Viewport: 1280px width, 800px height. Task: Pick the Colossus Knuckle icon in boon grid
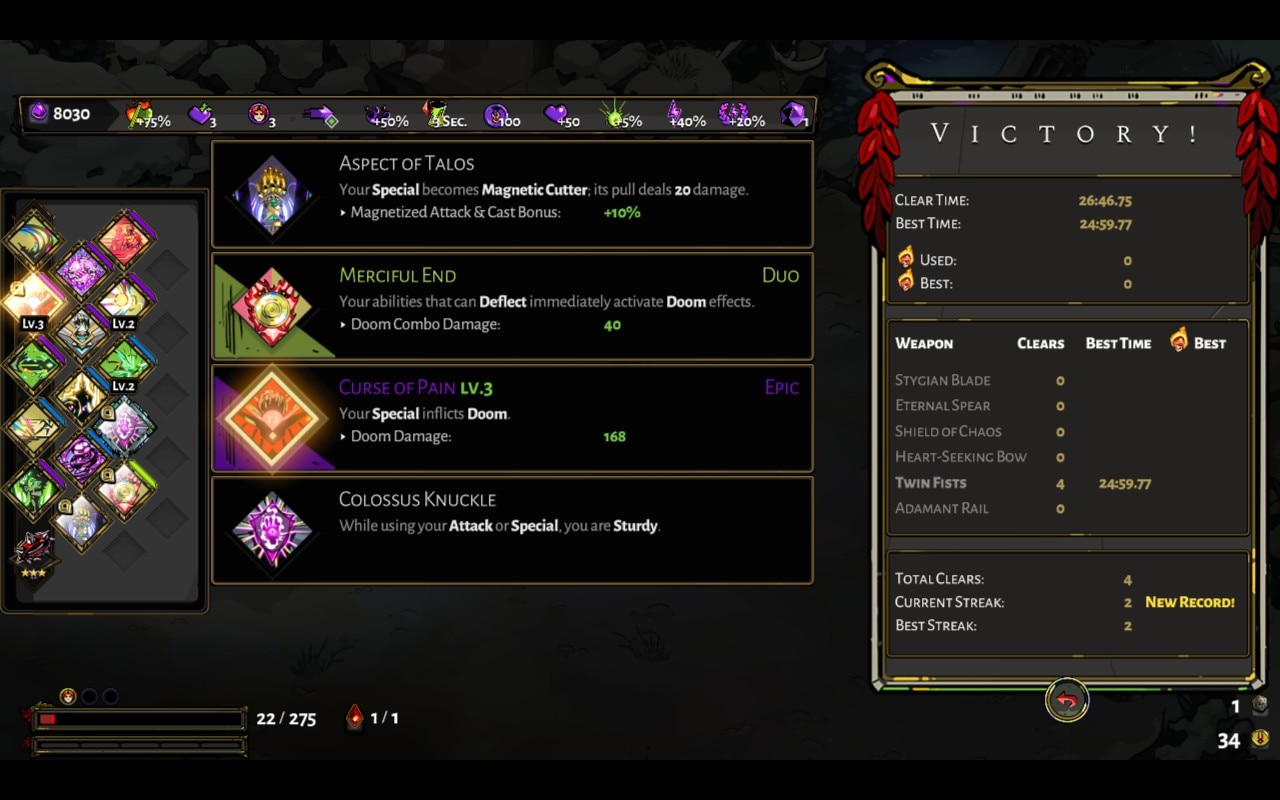point(124,427)
